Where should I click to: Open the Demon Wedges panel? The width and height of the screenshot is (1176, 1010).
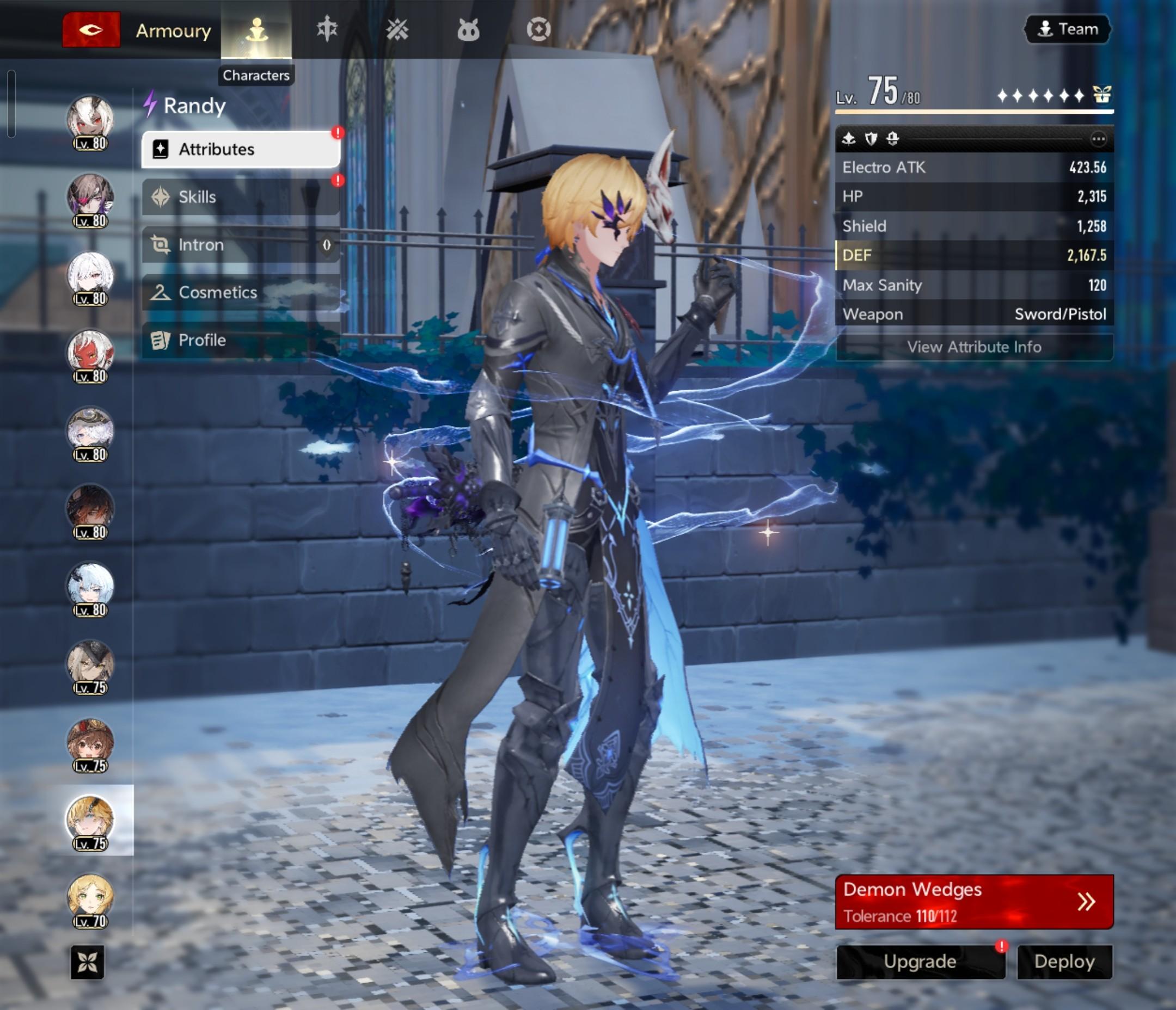point(974,902)
